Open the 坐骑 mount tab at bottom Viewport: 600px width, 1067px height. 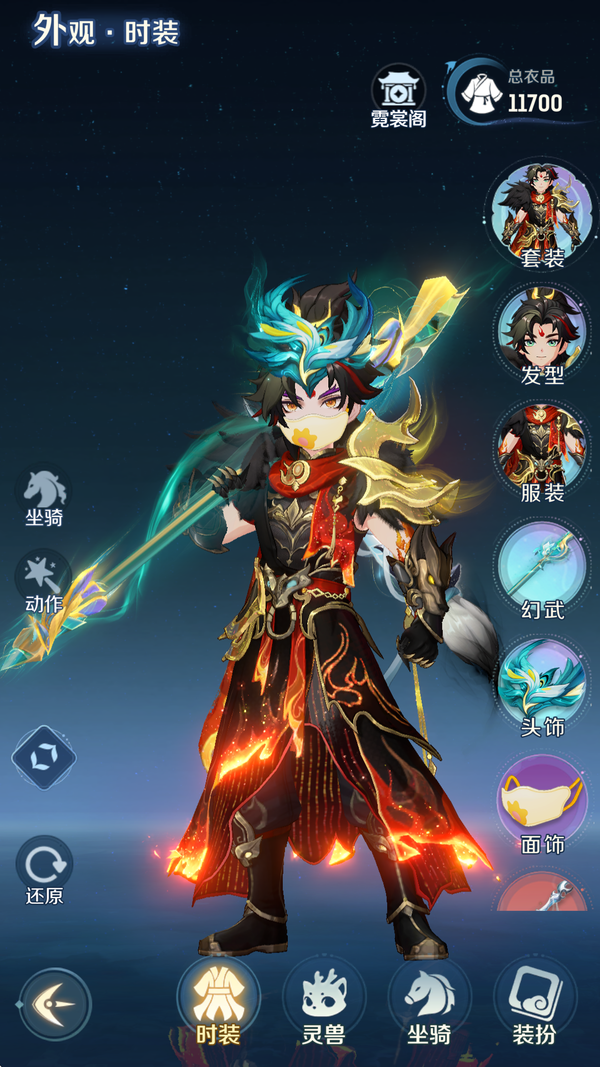click(429, 1000)
